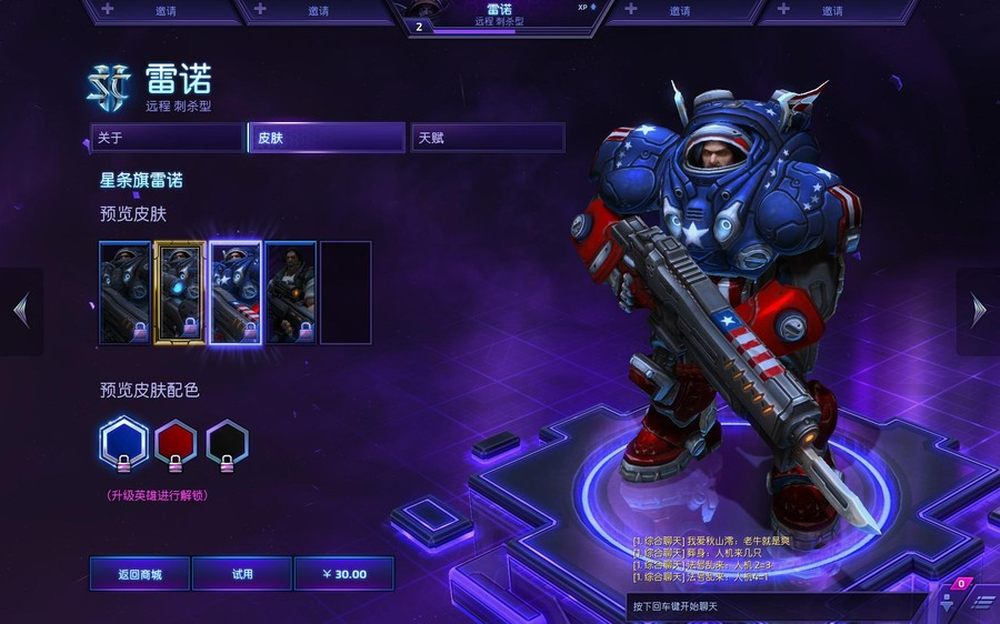Preview the helmetless Raynor skin thumbnail
This screenshot has height=624, width=1000.
pyautogui.click(x=291, y=292)
